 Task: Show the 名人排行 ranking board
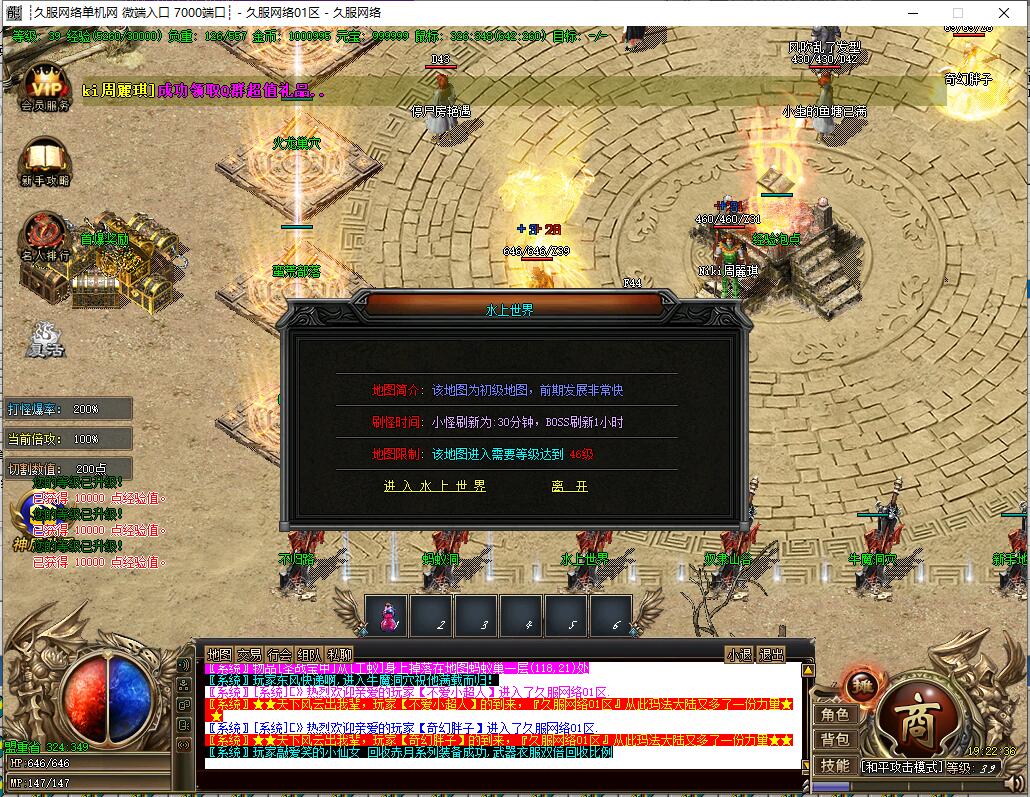click(x=44, y=237)
